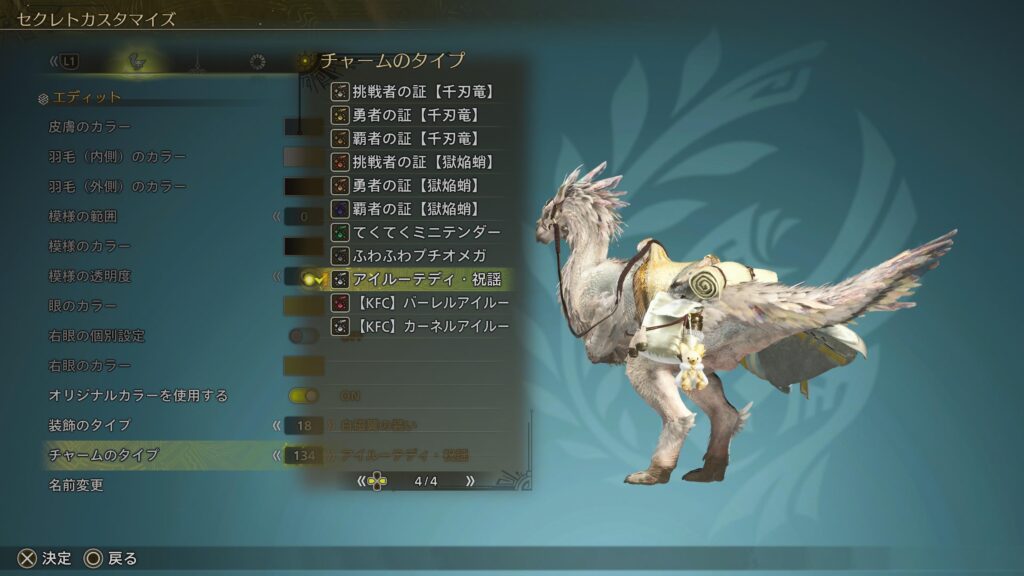Image resolution: width=1024 pixels, height=576 pixels.
Task: Toggle オリジナルカラーを使用する switch
Action: click(x=303, y=396)
